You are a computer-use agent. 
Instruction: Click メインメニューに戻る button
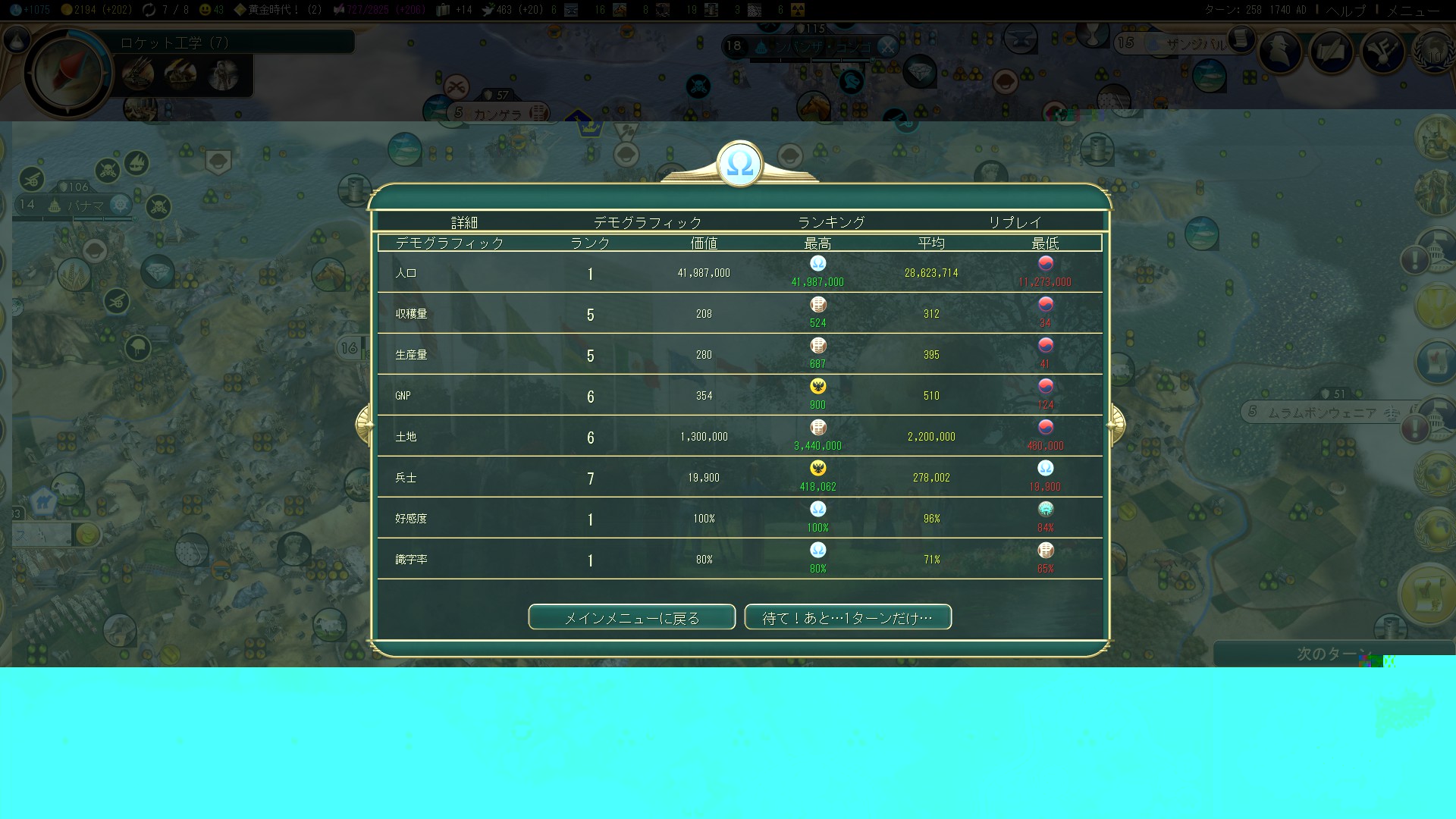[x=632, y=617]
